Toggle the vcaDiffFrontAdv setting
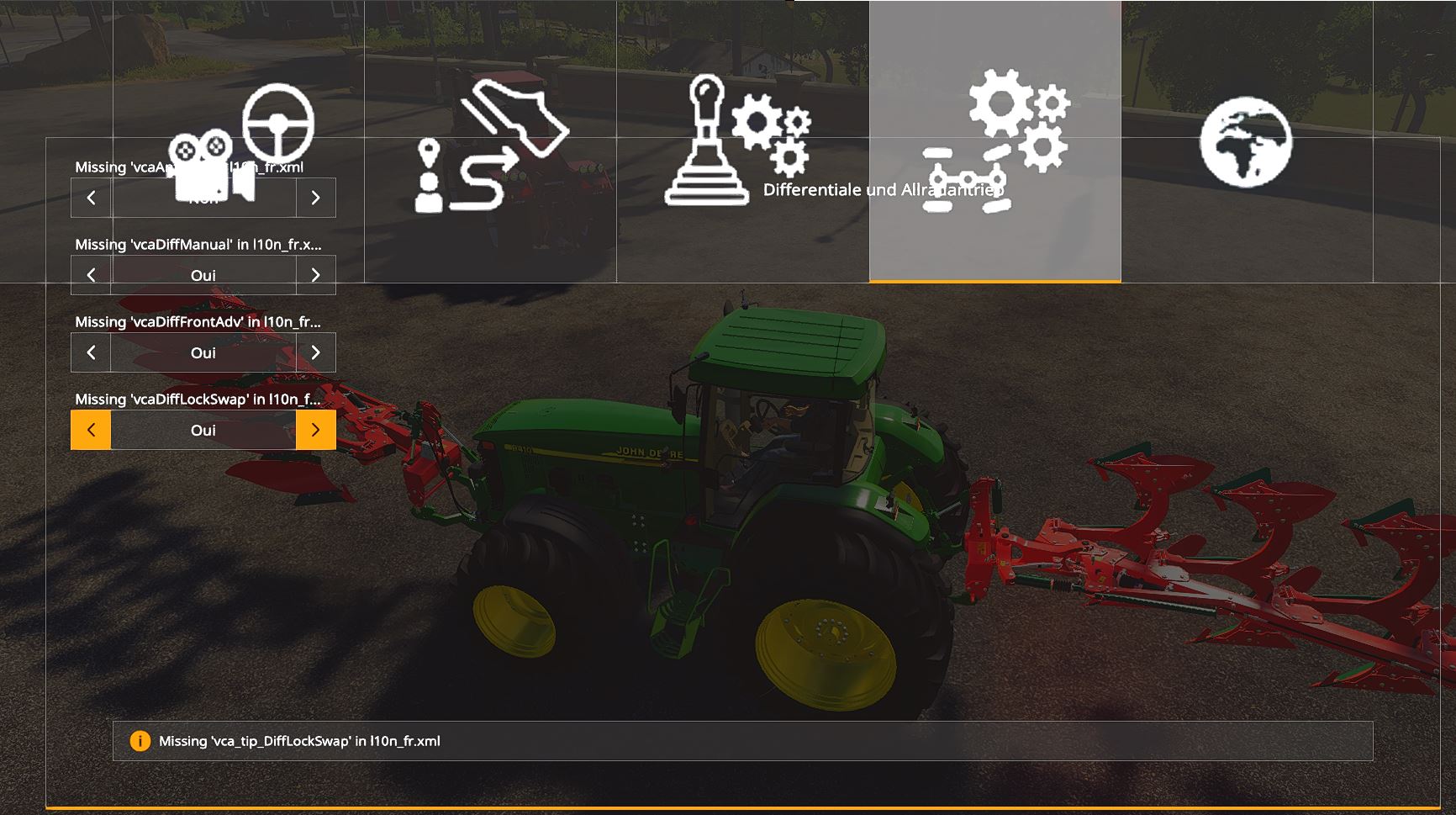The height and width of the screenshot is (815, 1456). pos(317,352)
